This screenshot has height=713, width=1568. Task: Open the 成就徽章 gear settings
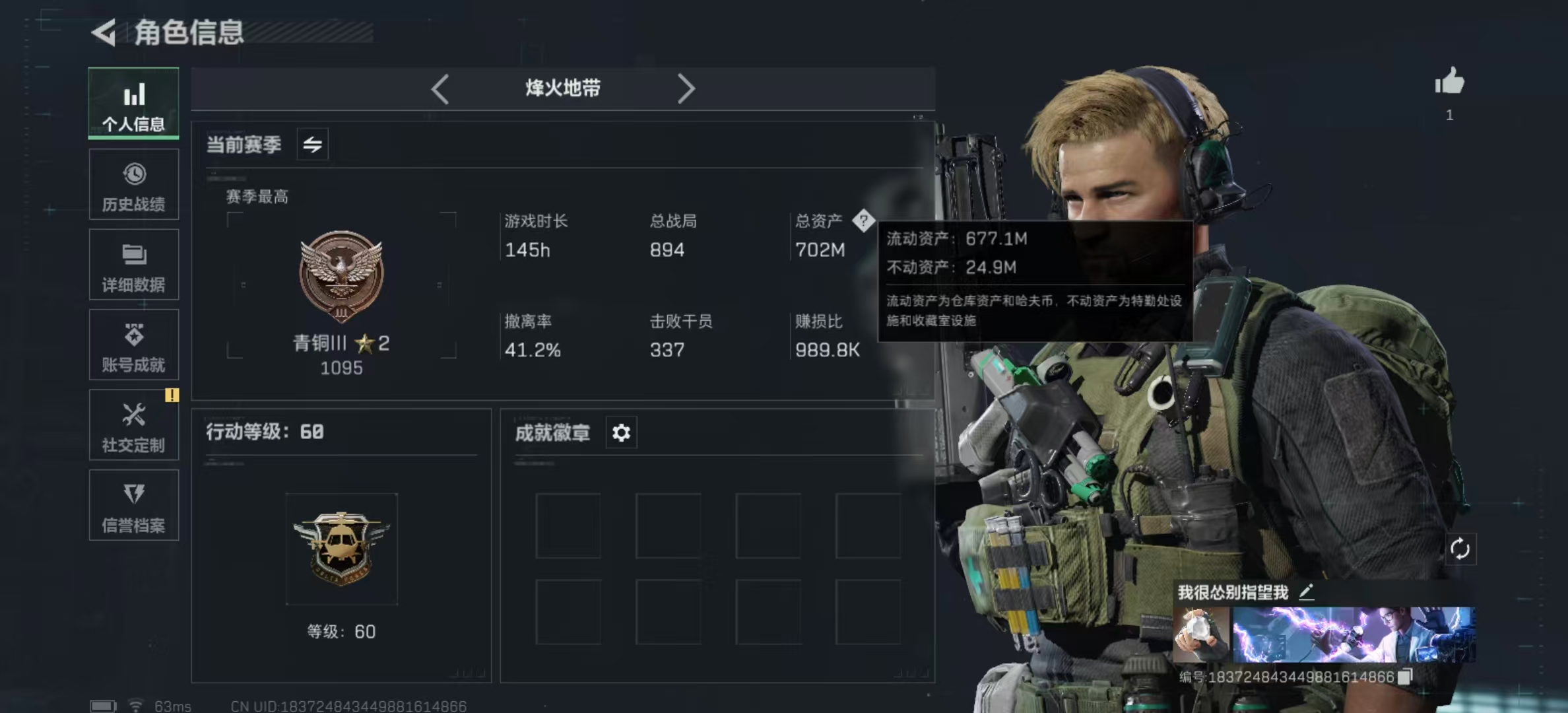[621, 433]
